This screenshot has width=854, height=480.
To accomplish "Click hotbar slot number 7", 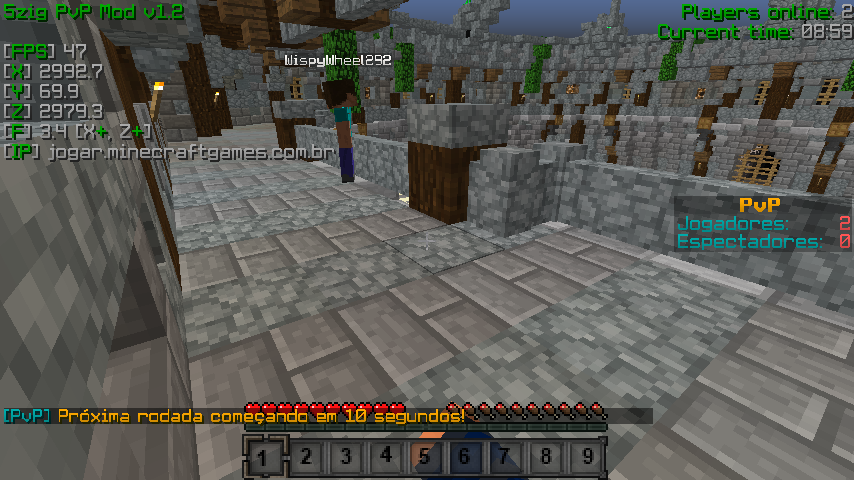I will [505, 458].
